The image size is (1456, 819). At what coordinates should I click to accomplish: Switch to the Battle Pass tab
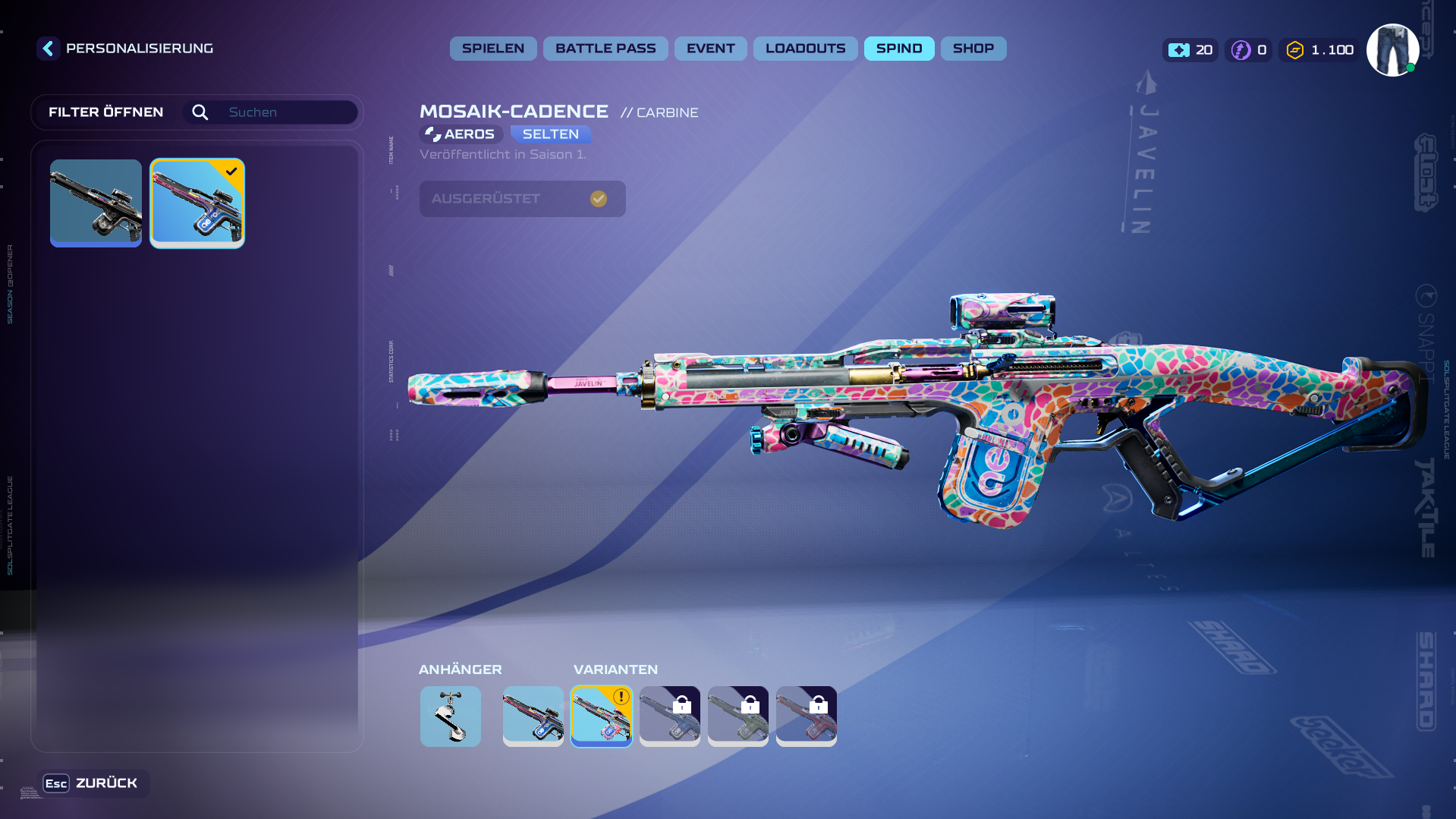coord(605,49)
